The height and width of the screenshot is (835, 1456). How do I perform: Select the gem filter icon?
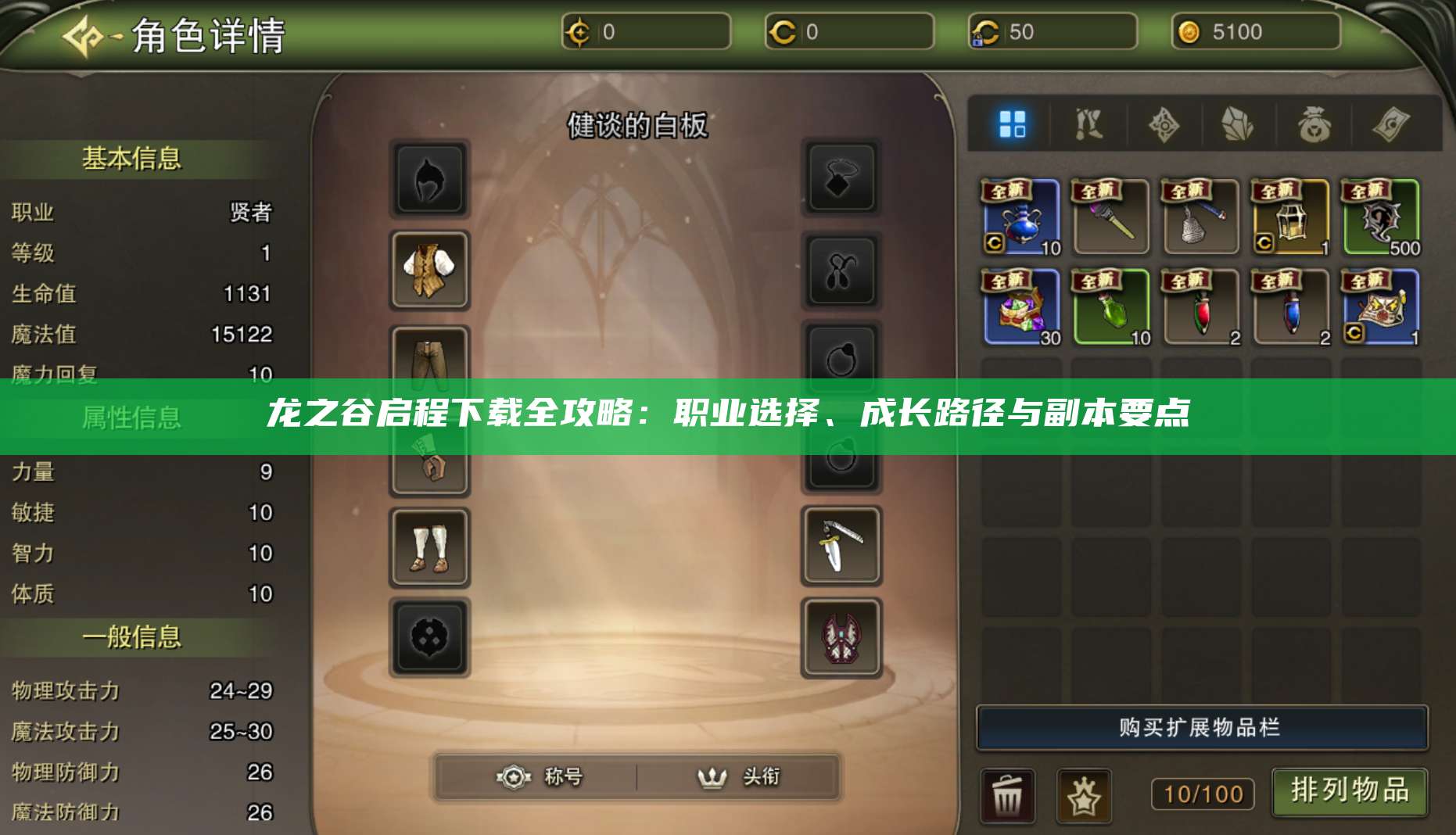pyautogui.click(x=1237, y=124)
